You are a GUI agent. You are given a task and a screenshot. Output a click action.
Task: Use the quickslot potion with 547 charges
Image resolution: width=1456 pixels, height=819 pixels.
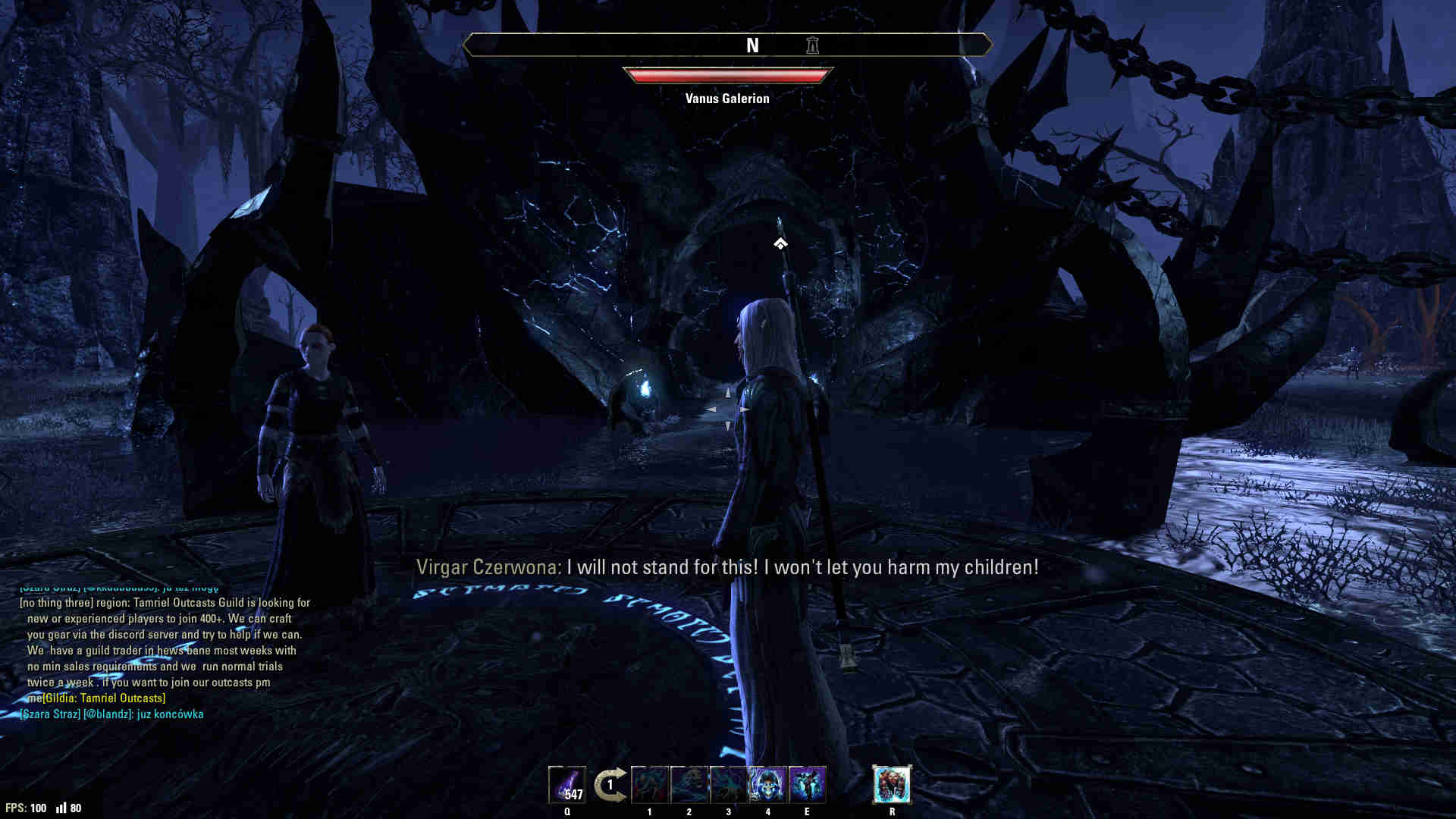(567, 785)
